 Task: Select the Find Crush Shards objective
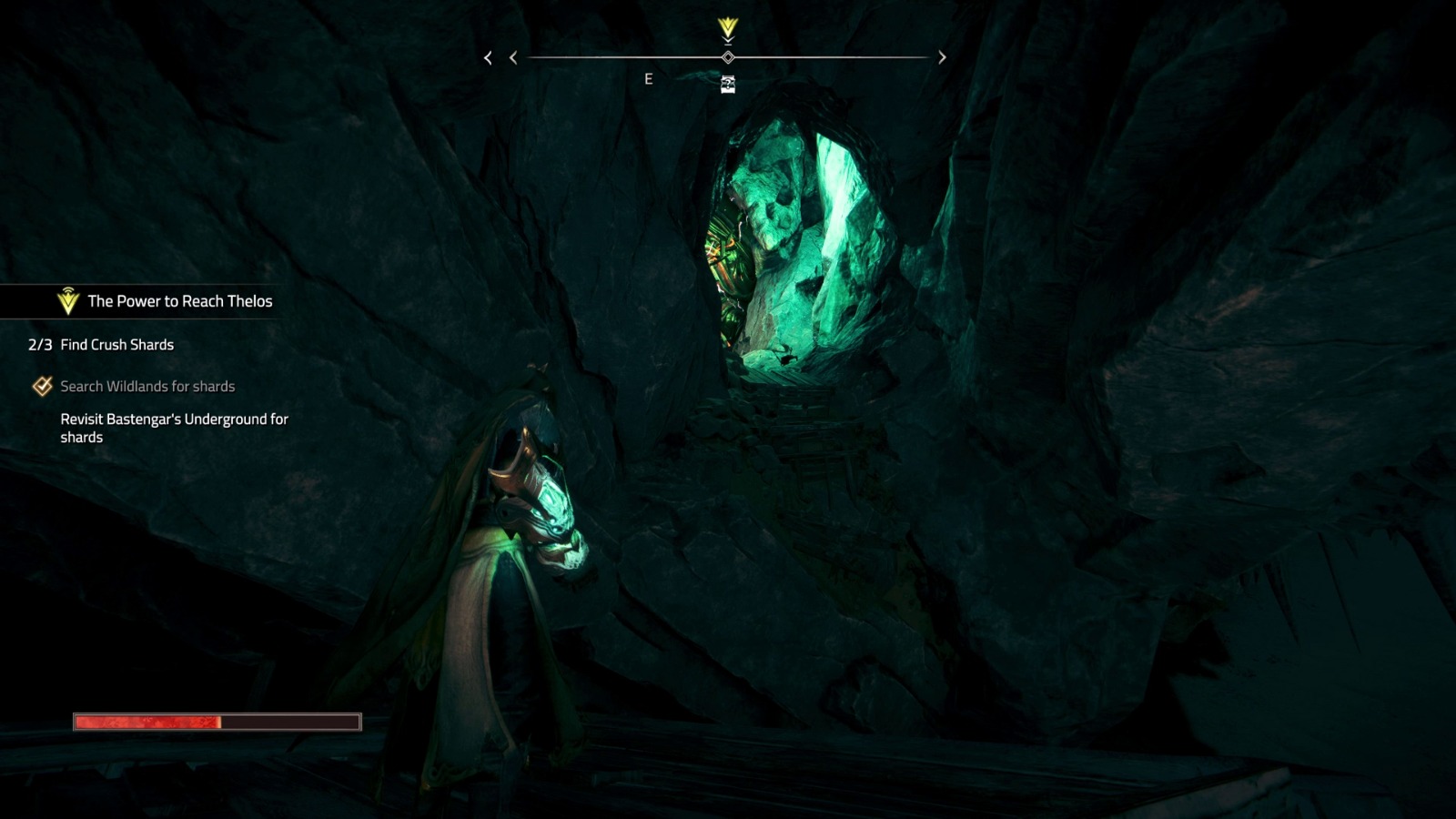coord(116,345)
